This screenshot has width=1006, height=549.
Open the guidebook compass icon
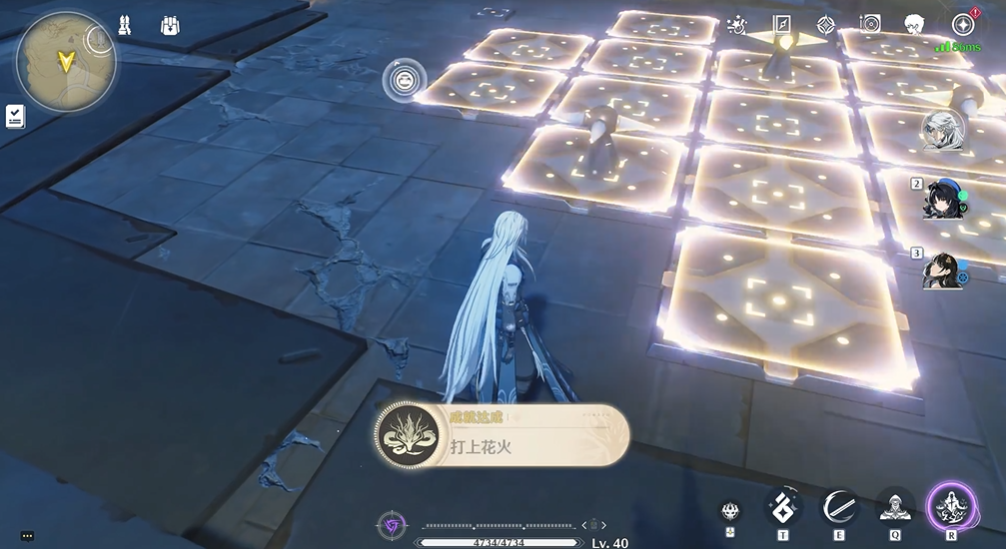point(782,25)
